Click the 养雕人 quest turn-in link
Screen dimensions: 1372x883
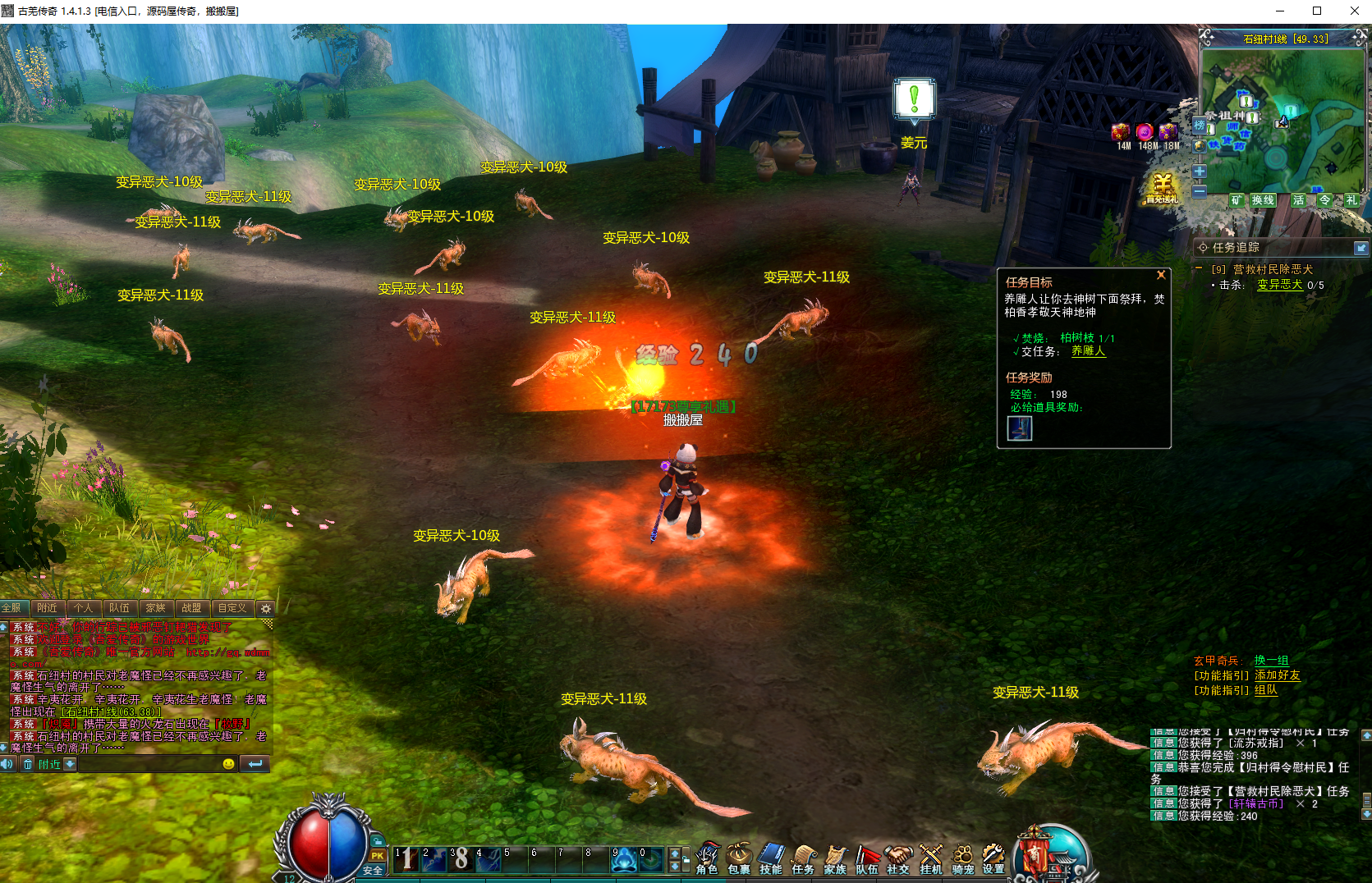pyautogui.click(x=1088, y=351)
